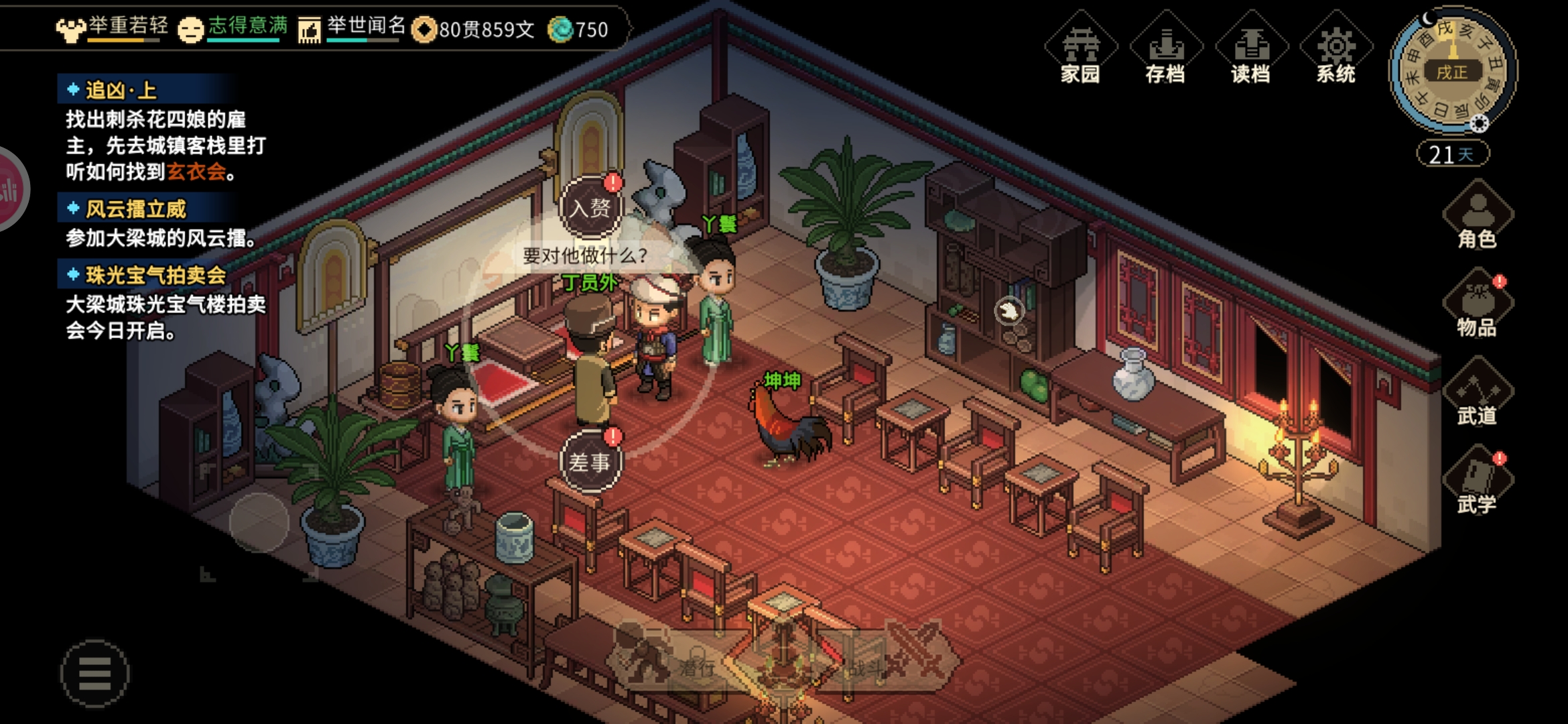Choose the 差事 errand option

coord(590,461)
